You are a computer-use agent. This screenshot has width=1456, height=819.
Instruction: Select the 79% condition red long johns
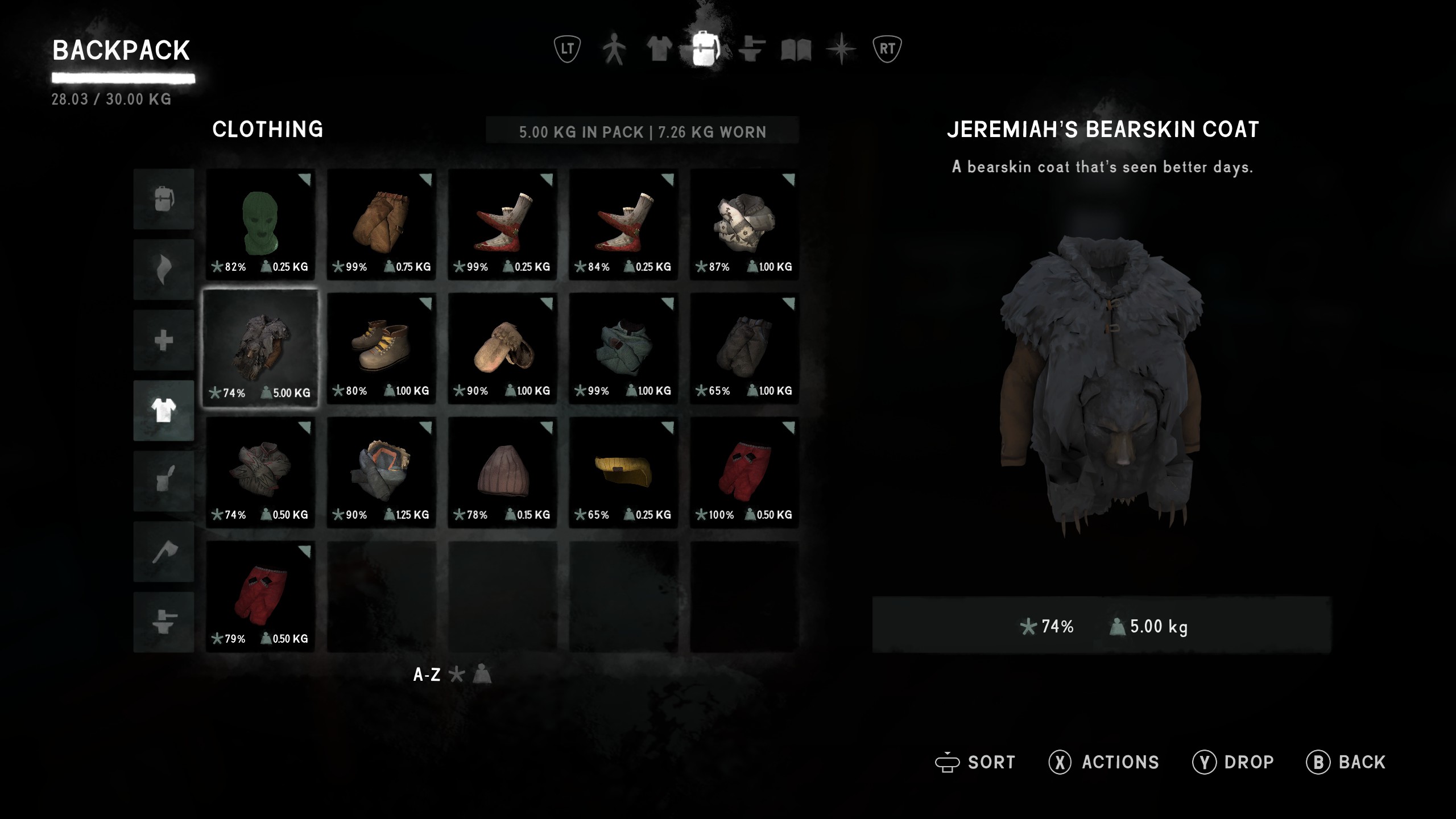[x=260, y=596]
